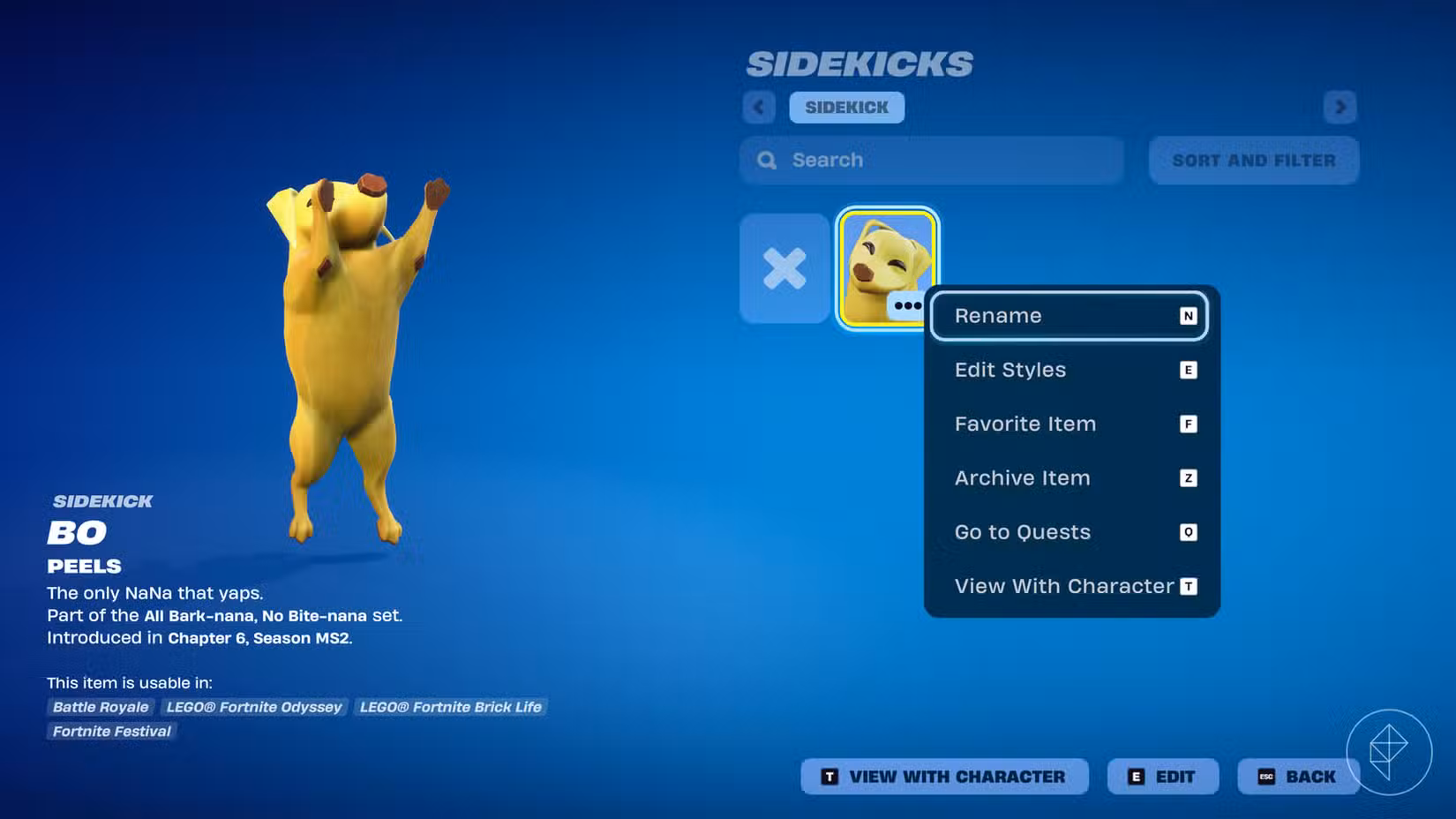
Task: Click the N keyboard shortcut badge beside Rename
Action: [1189, 315]
